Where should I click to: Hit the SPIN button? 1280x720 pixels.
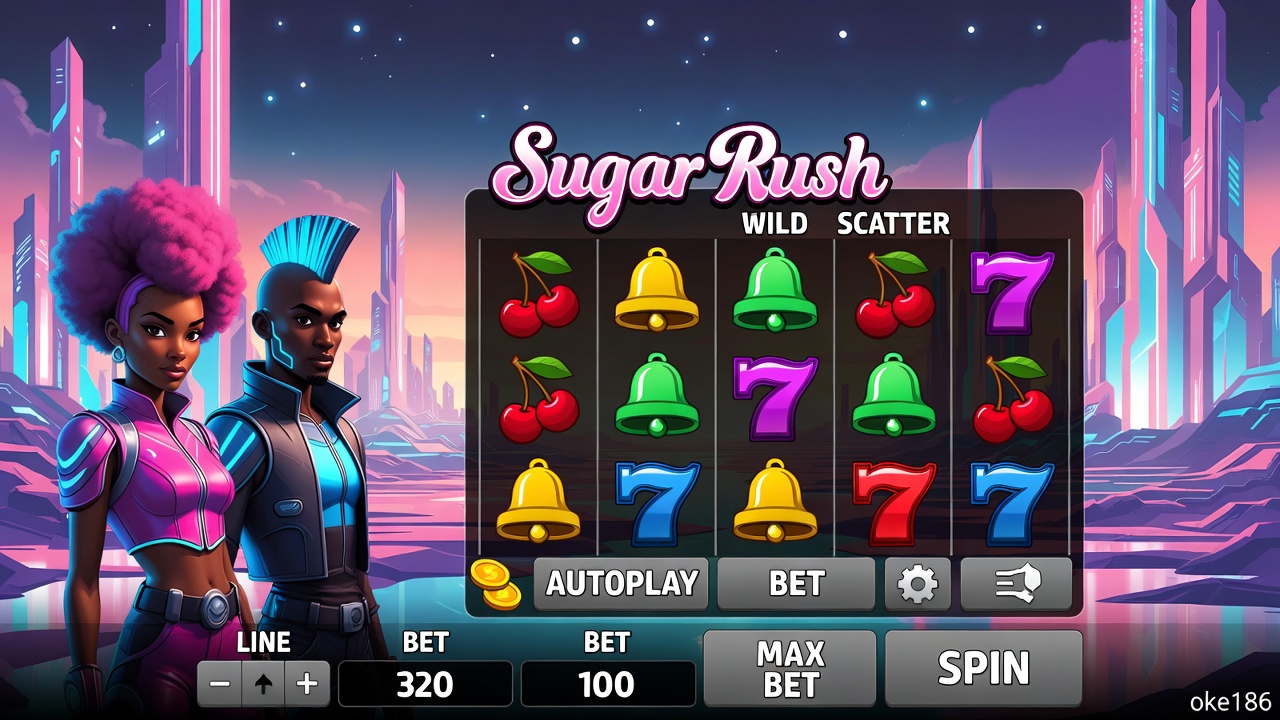click(983, 668)
